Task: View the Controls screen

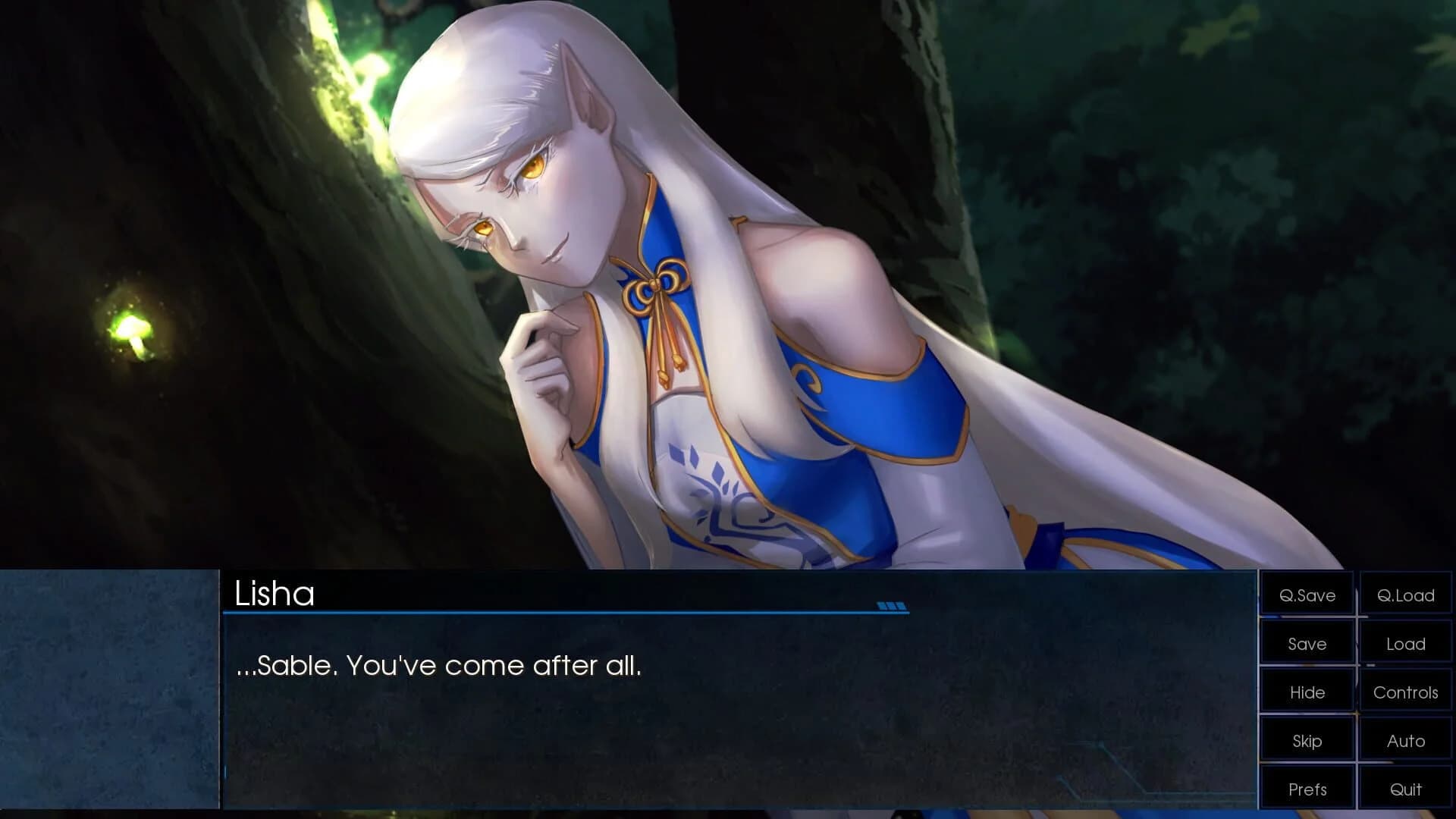Action: click(x=1405, y=692)
